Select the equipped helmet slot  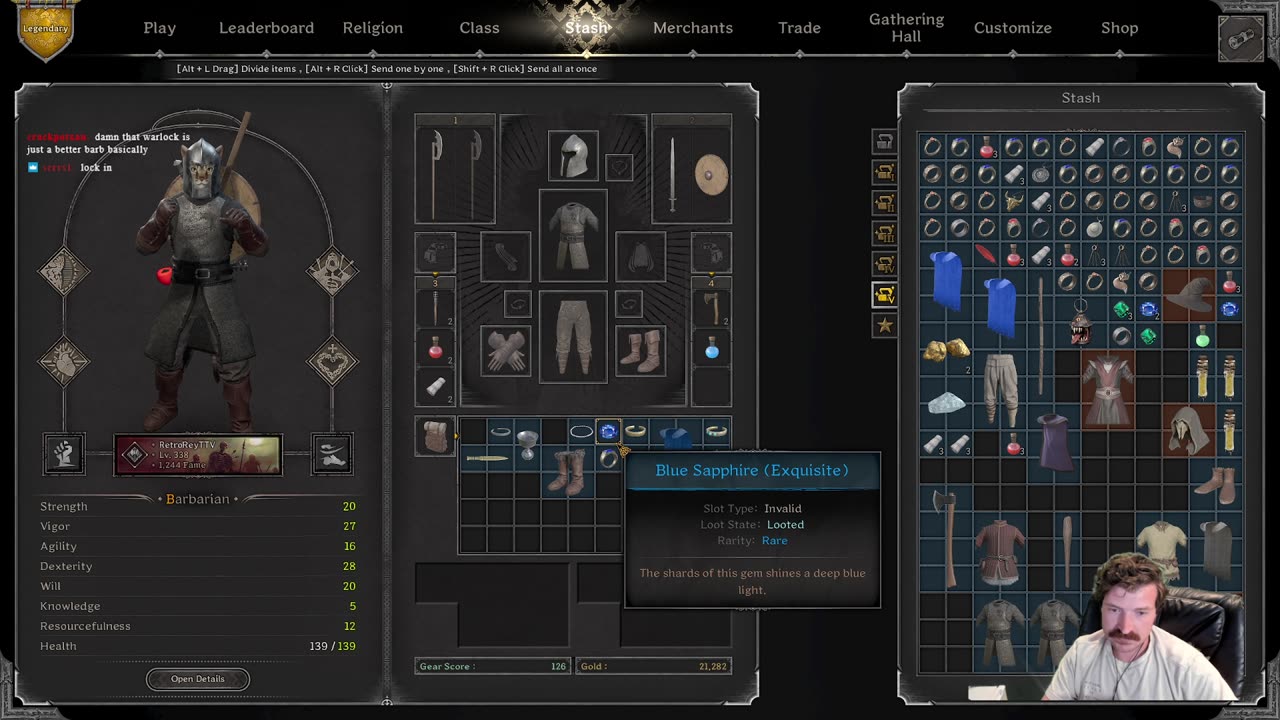tap(573, 156)
